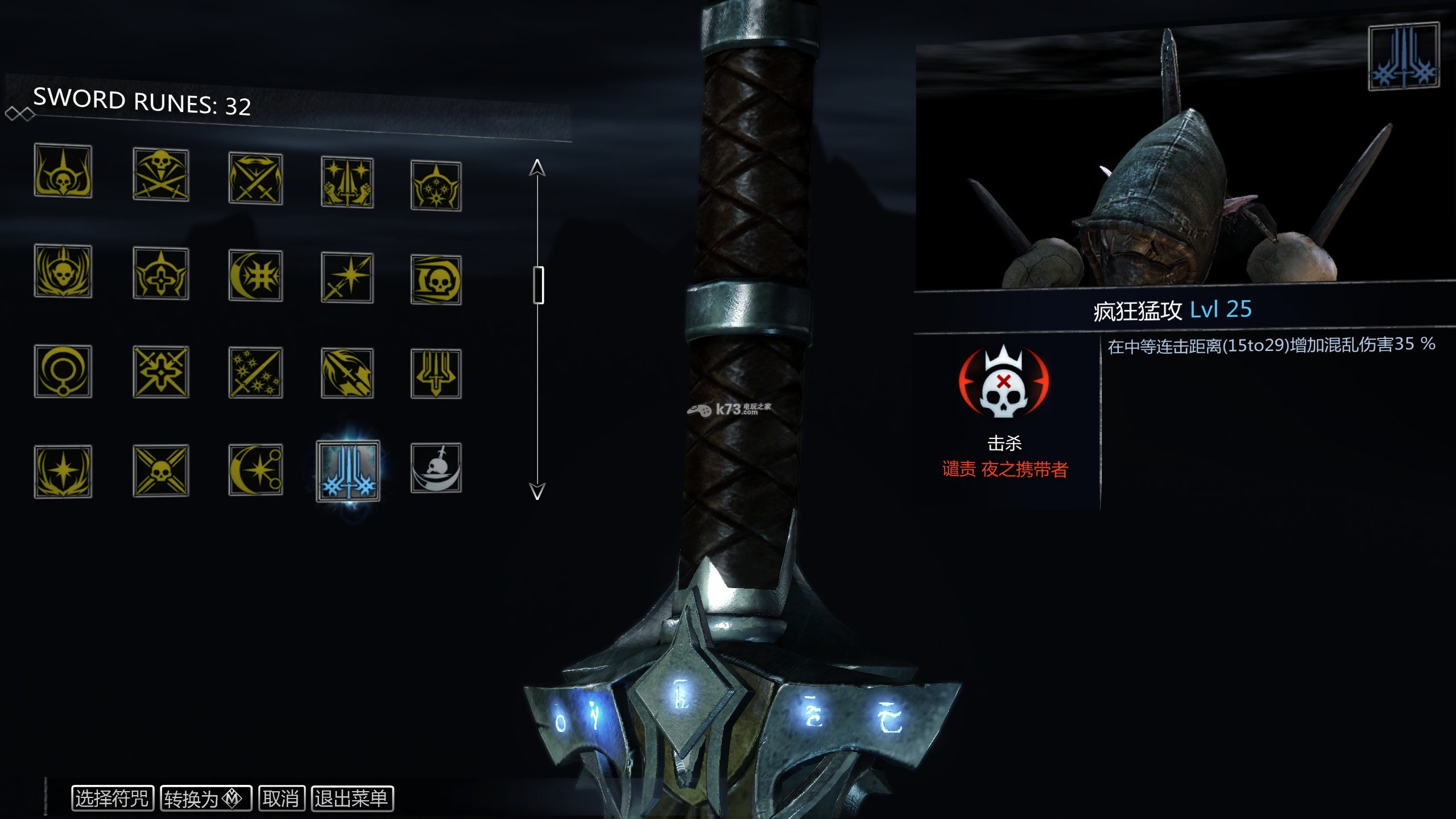
Task: Pick the round skull shield rune
Action: pos(436,280)
